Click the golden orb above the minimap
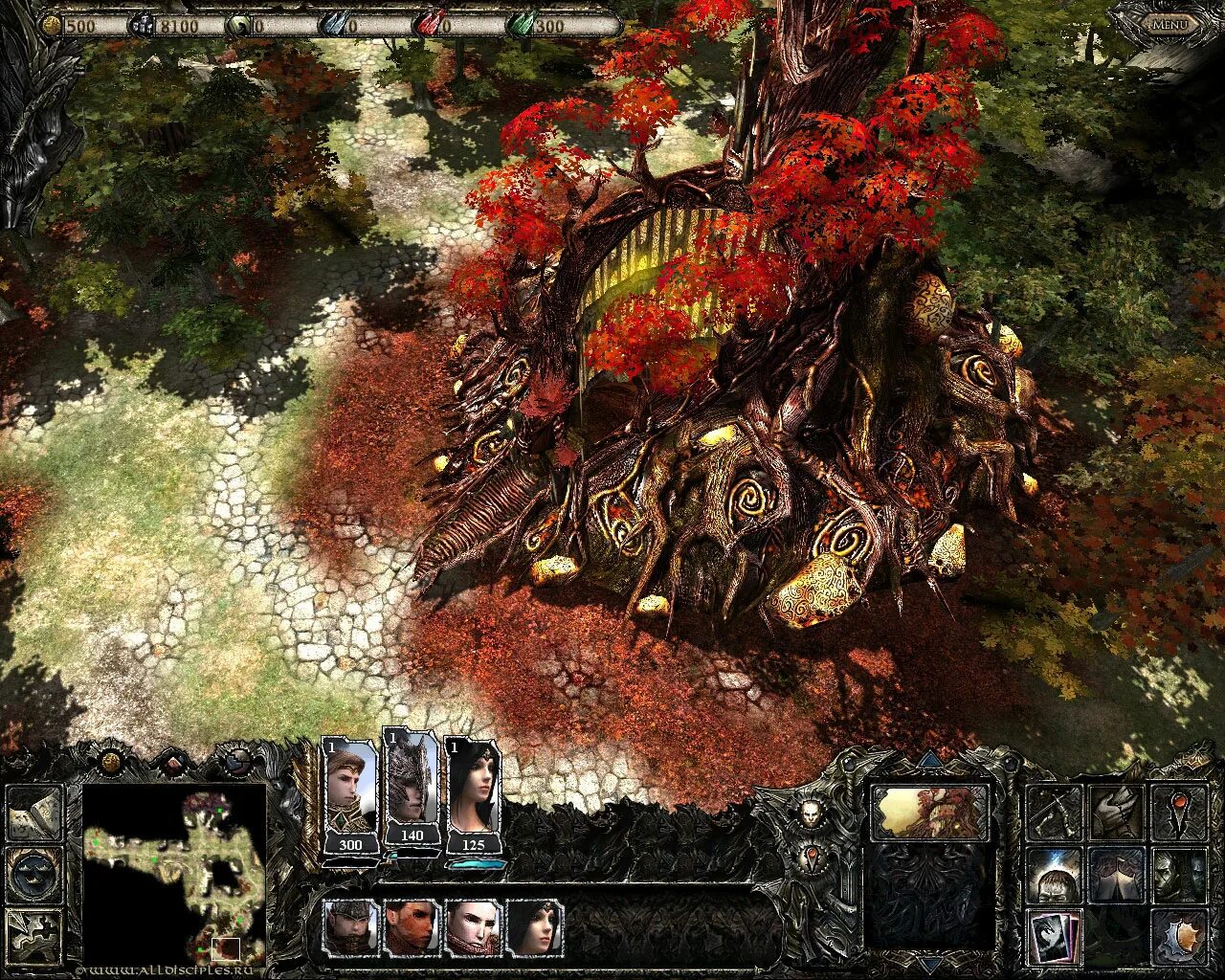Screen dimensions: 1225x980 [x=111, y=762]
